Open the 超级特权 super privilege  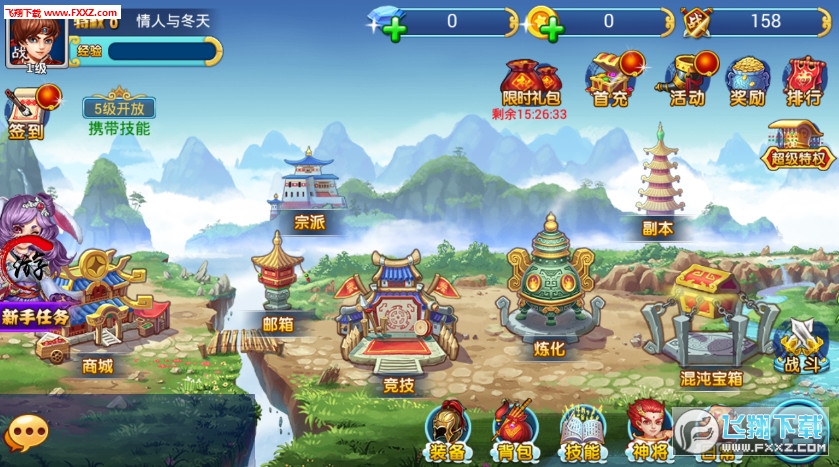click(x=797, y=147)
